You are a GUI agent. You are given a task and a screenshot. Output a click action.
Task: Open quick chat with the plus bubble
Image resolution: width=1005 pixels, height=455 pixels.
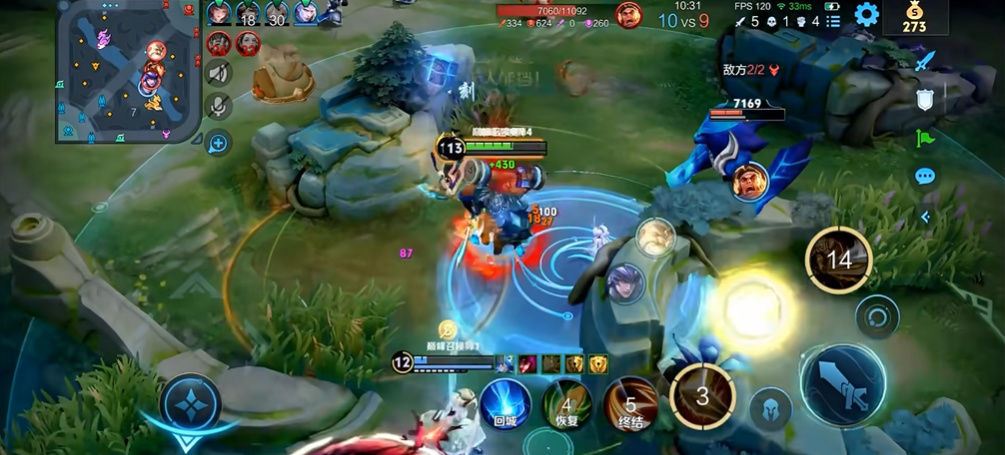218,143
